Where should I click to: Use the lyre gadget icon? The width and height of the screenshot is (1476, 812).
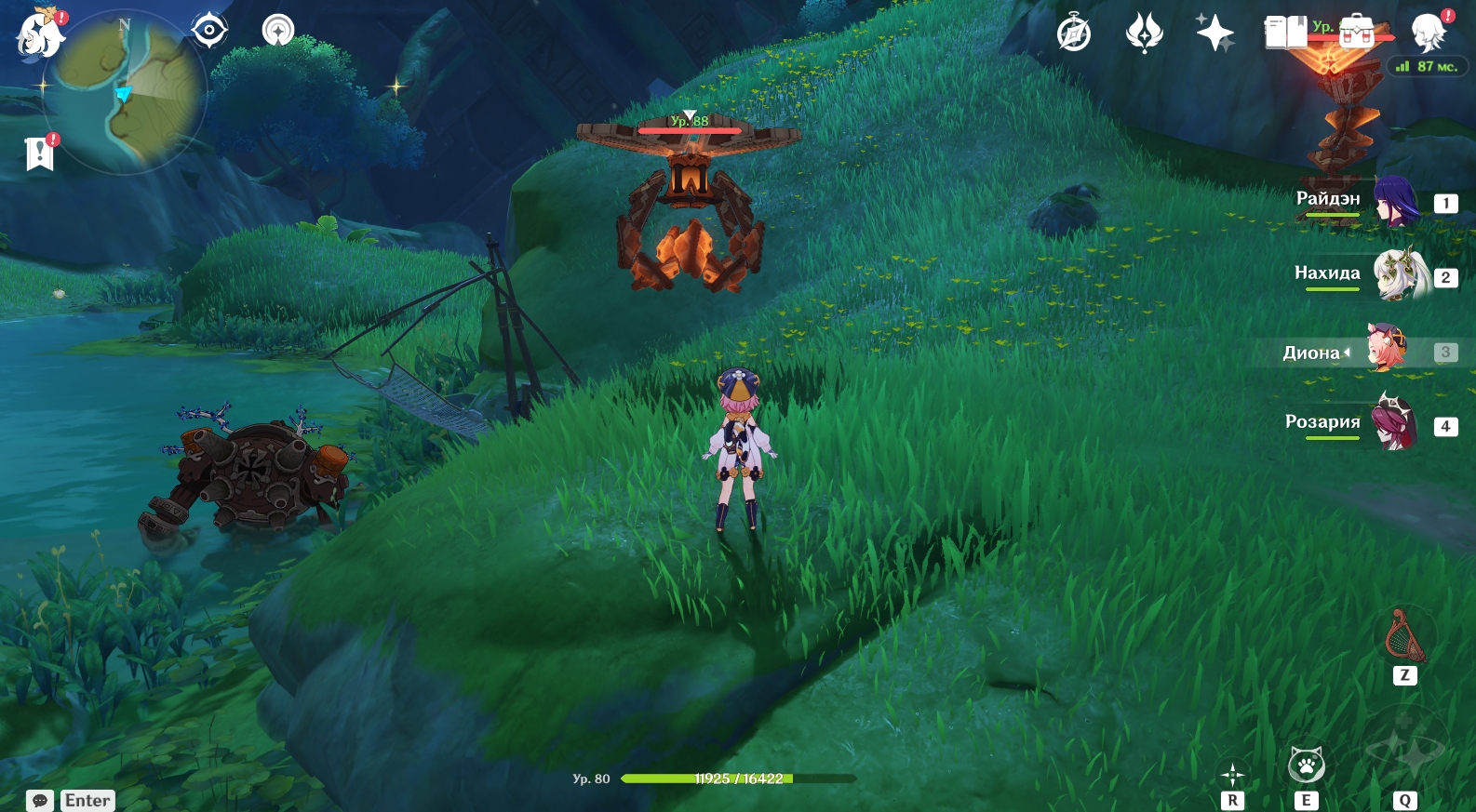(x=1404, y=637)
